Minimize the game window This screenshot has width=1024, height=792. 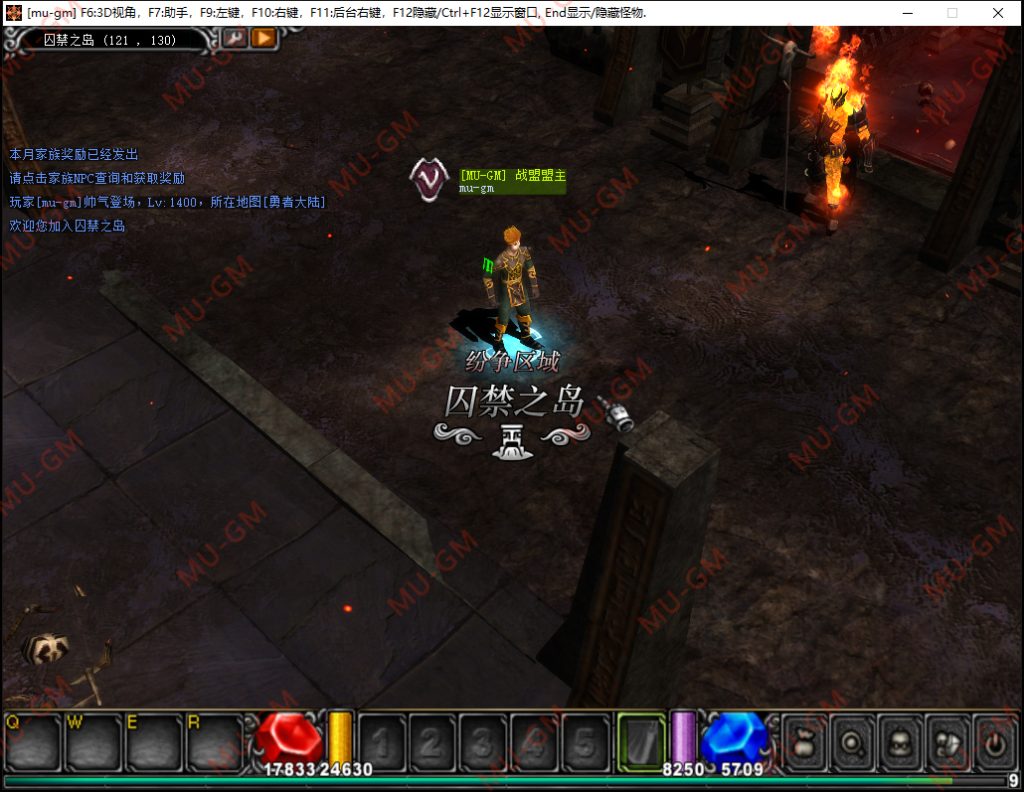coord(907,13)
